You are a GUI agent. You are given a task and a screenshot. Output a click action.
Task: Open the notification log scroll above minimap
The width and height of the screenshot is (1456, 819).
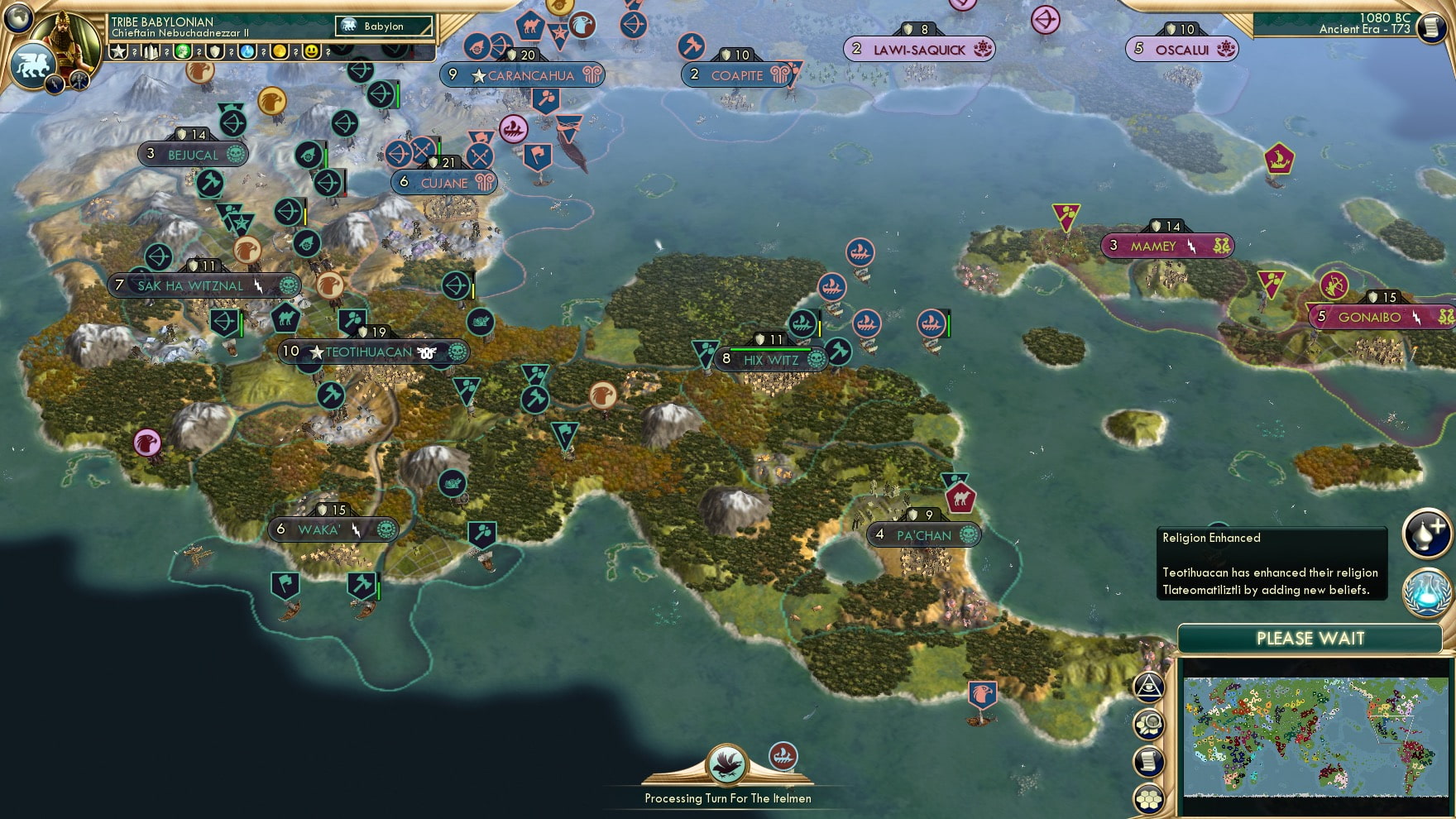[x=1148, y=761]
